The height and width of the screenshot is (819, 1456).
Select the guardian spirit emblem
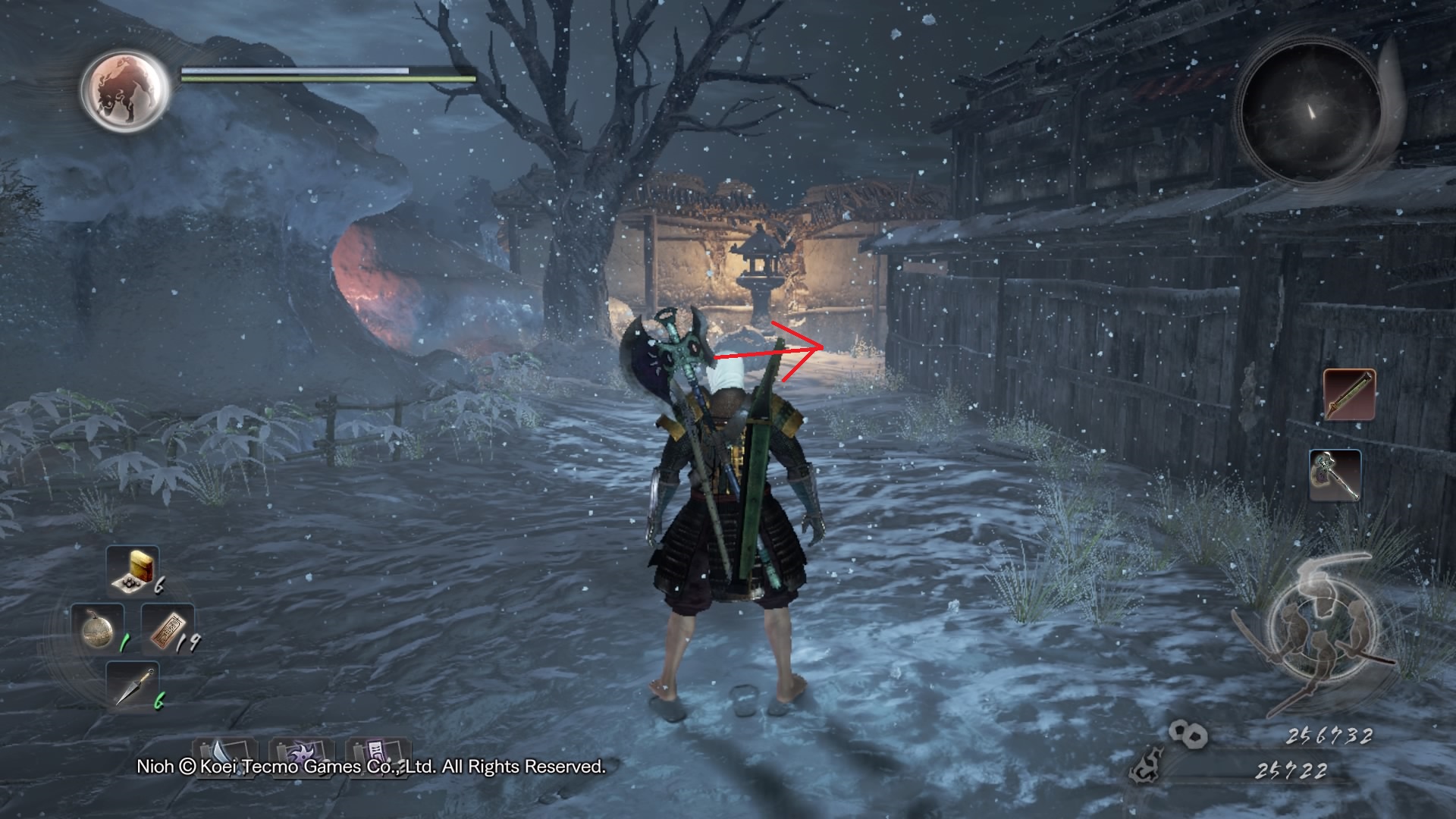coord(125,89)
